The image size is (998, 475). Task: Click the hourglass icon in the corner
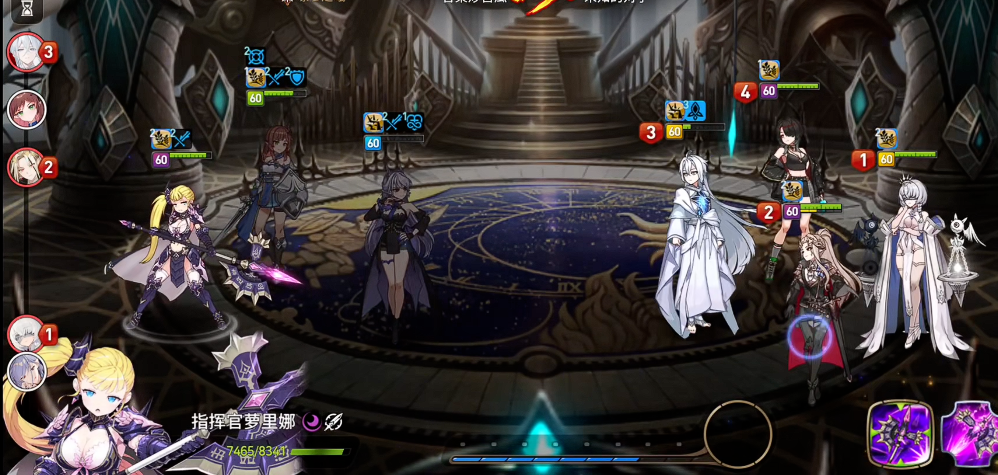[x=26, y=10]
